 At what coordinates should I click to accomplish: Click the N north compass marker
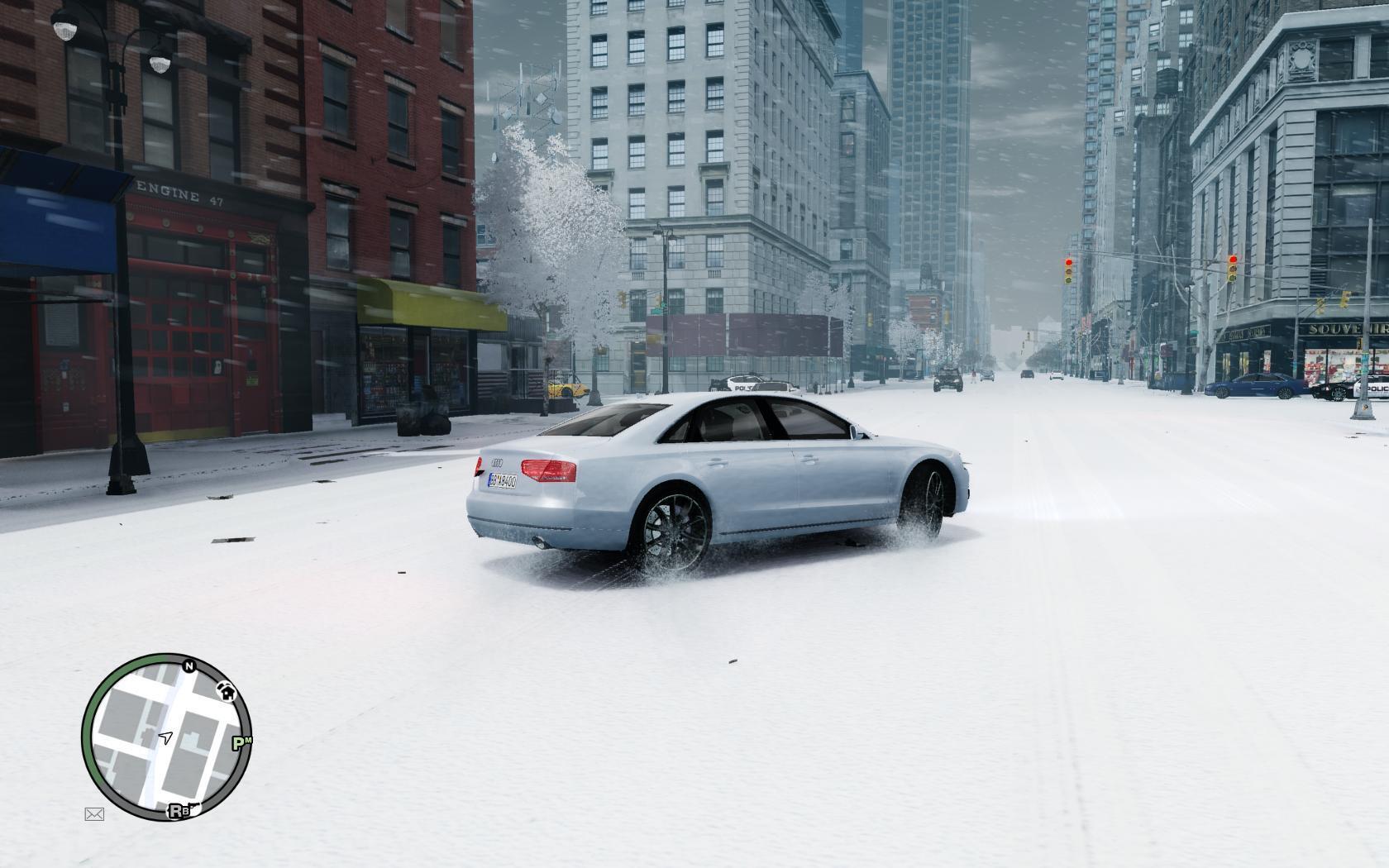(189, 666)
